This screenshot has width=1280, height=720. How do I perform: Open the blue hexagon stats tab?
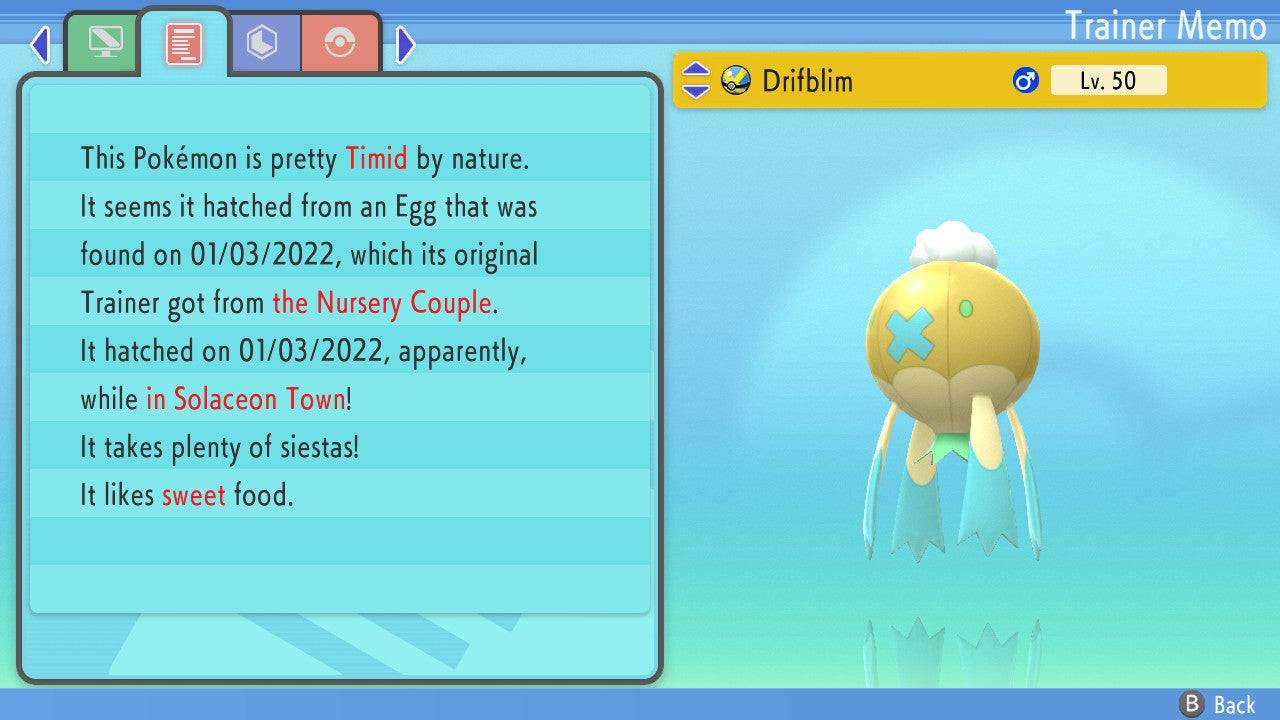[263, 44]
